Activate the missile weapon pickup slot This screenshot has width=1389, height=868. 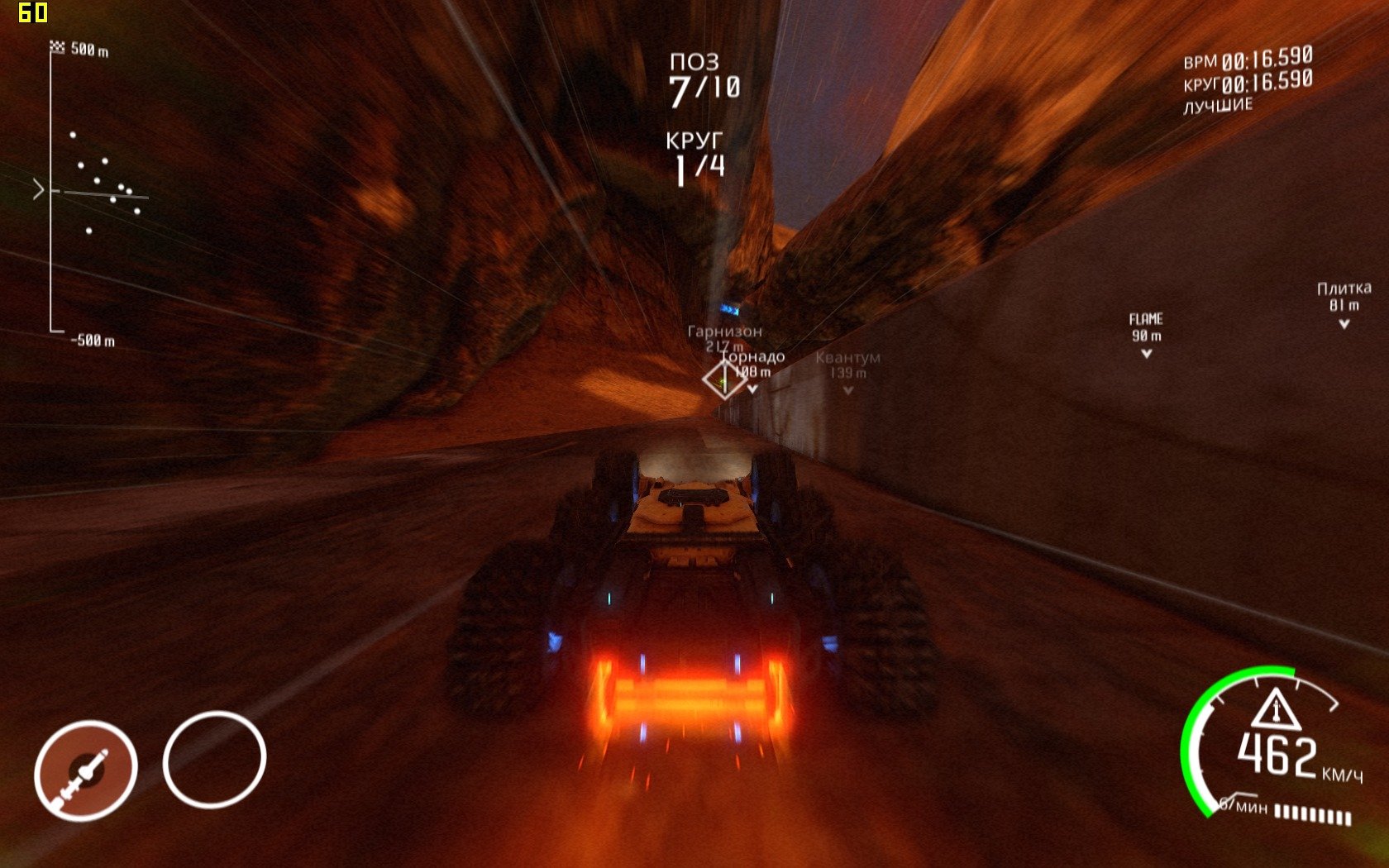point(85,770)
